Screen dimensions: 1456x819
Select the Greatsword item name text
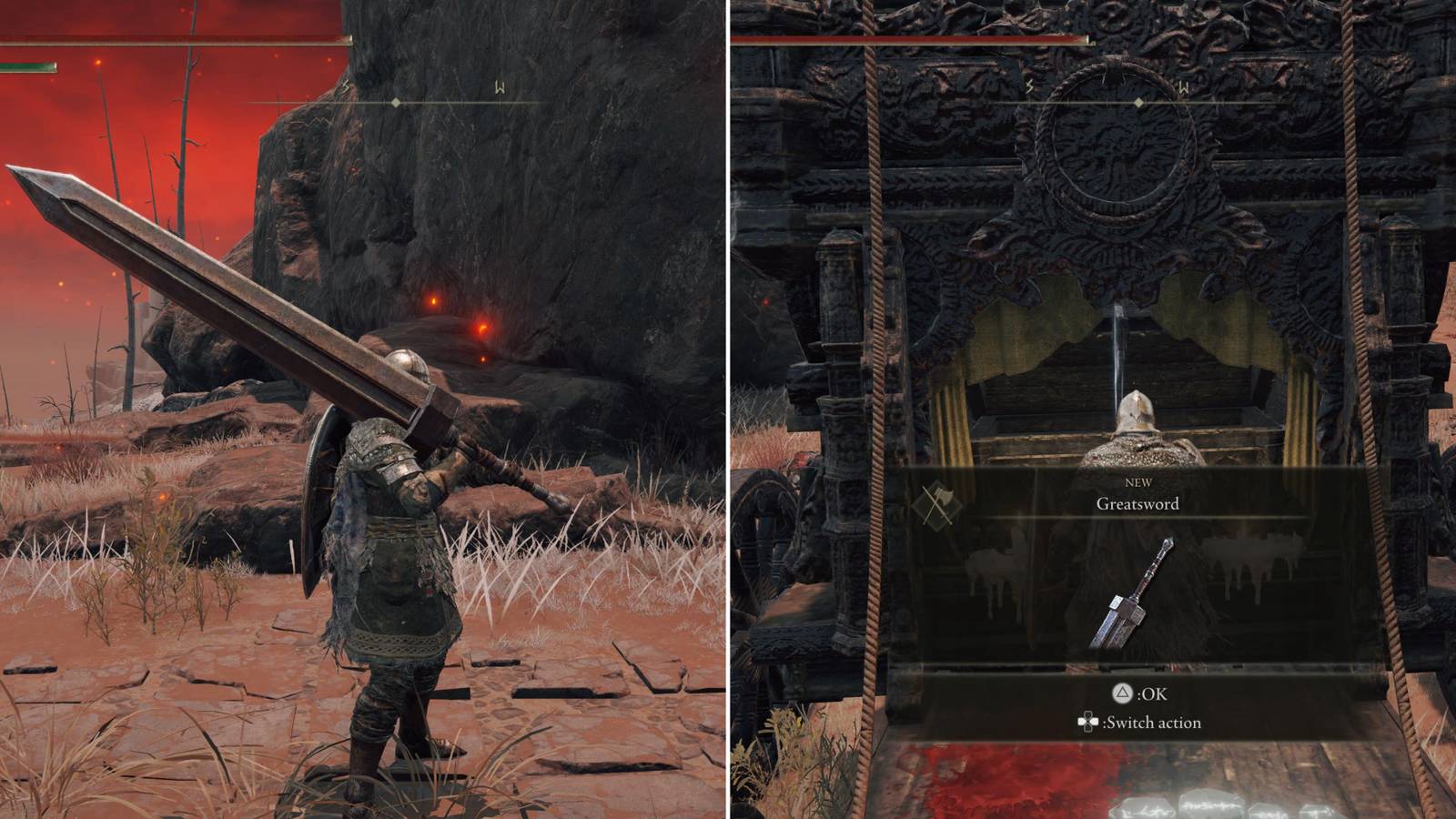pyautogui.click(x=1140, y=502)
